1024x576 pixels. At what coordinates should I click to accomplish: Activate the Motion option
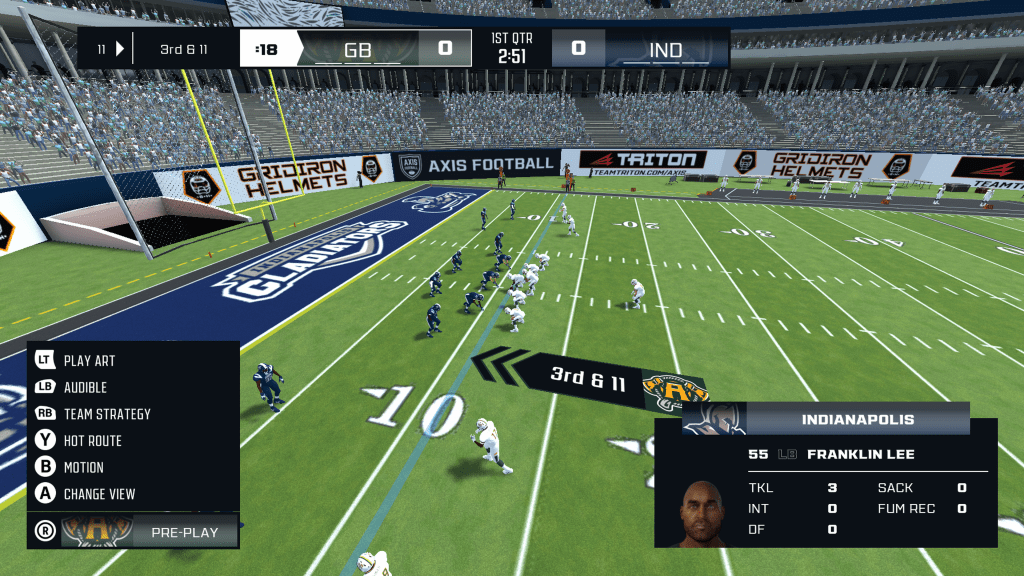tap(83, 467)
